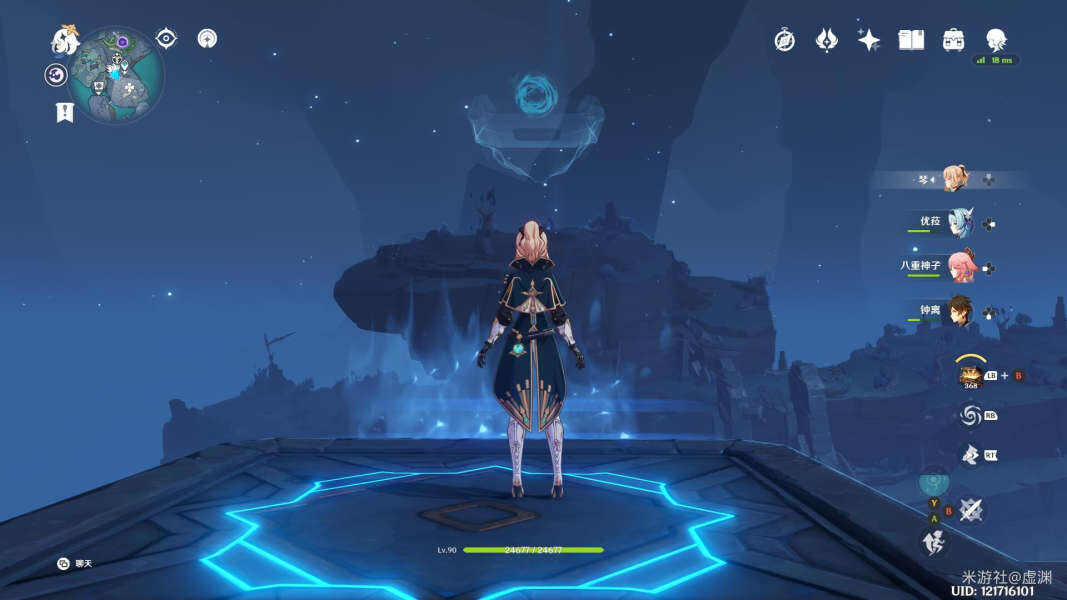Use the food item showing 368

[x=970, y=375]
